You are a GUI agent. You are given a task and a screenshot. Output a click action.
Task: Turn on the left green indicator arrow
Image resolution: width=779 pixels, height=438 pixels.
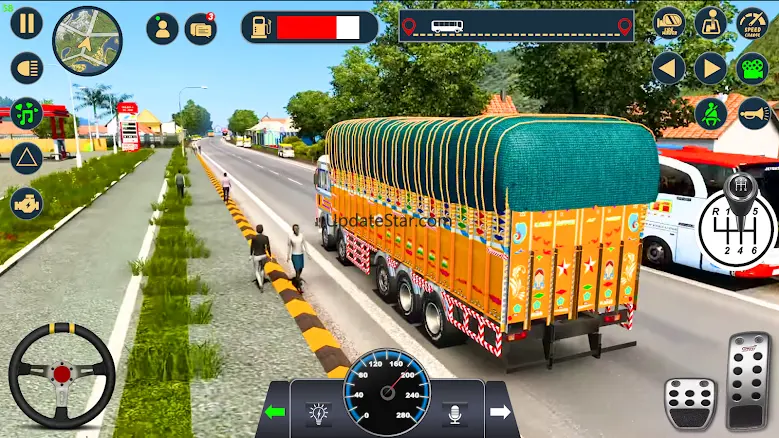point(274,411)
